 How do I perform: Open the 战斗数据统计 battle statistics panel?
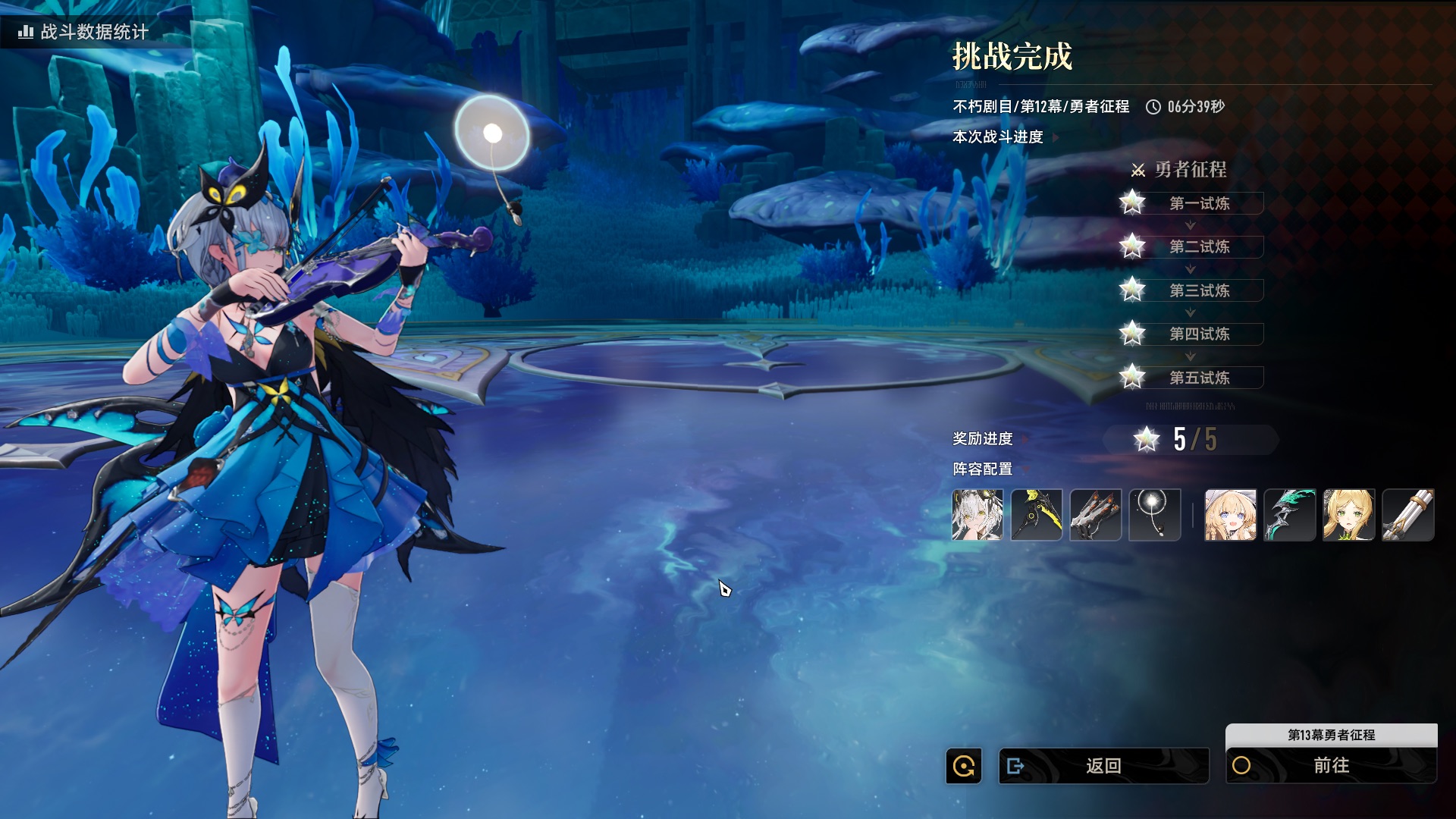(x=83, y=32)
